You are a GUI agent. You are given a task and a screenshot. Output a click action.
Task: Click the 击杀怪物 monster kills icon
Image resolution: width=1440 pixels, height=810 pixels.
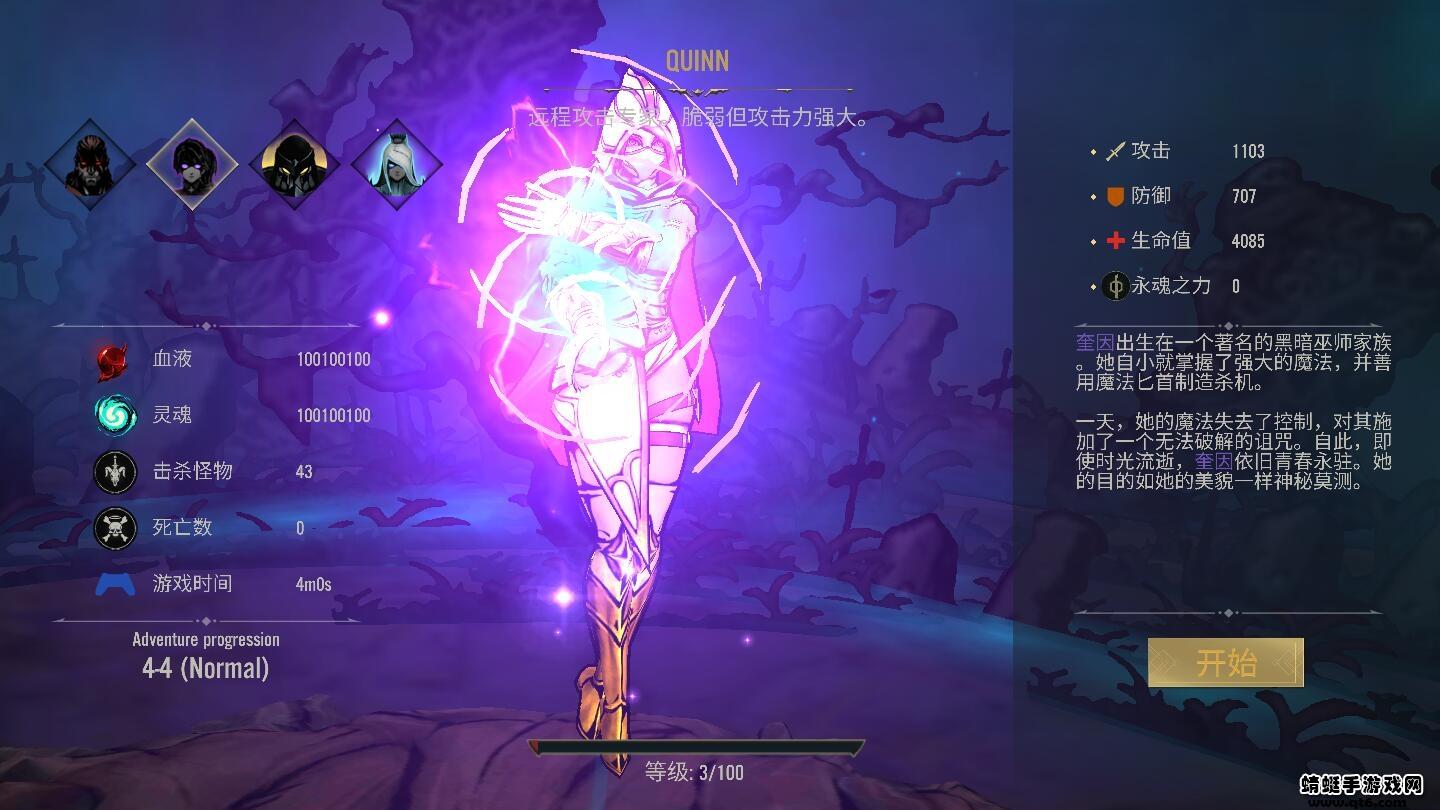click(x=113, y=471)
